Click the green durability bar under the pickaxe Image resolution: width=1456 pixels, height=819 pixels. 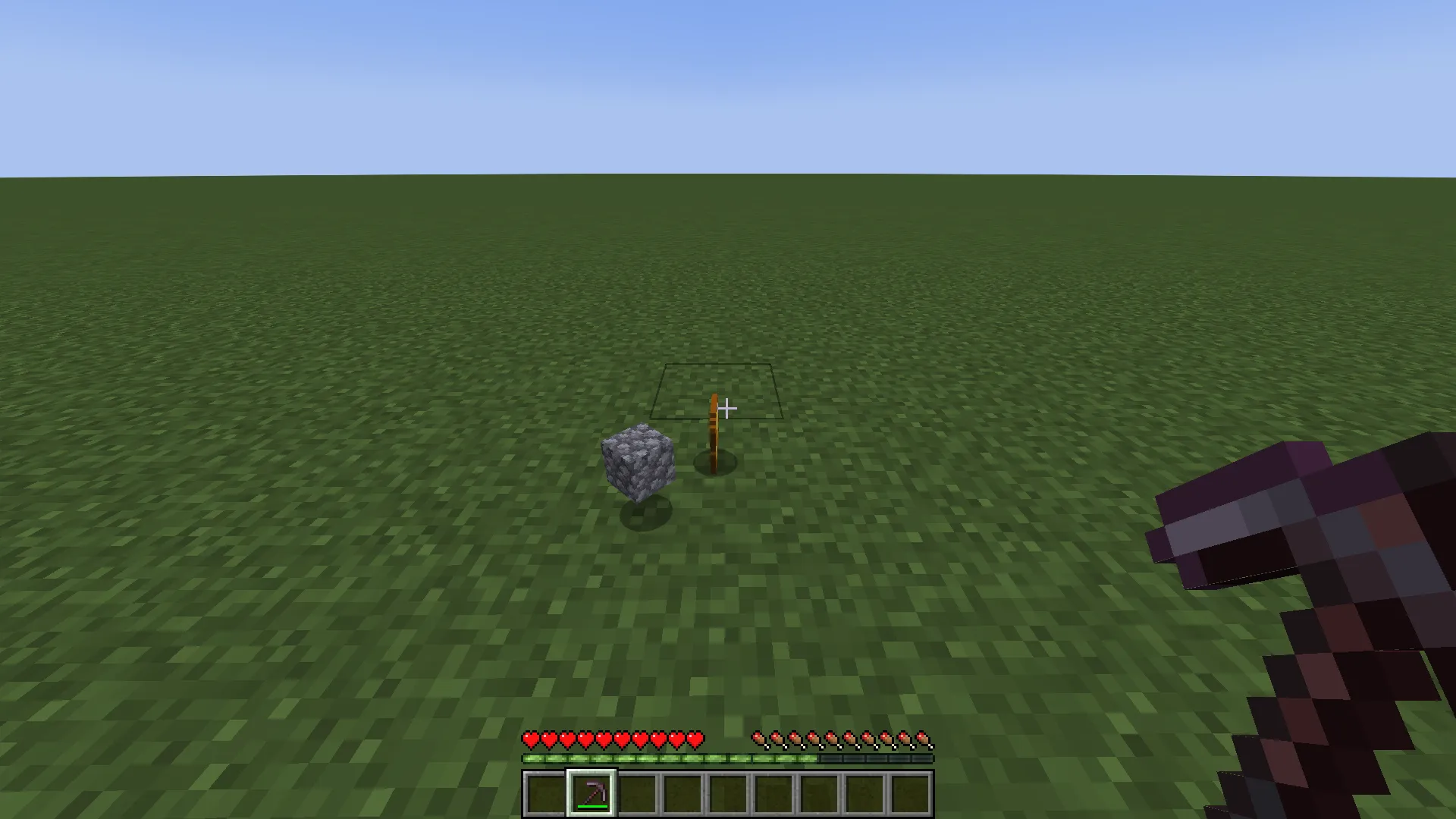[x=591, y=806]
